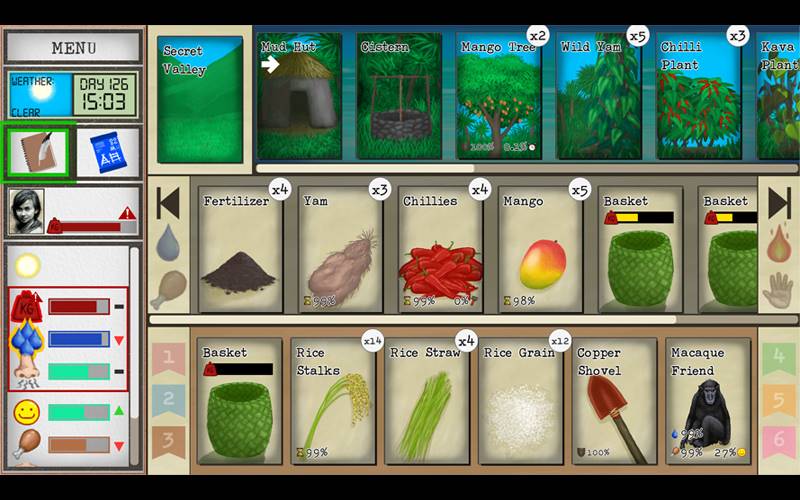The image size is (800, 500).
Task: Activate the fire filter icon
Action: 778,243
